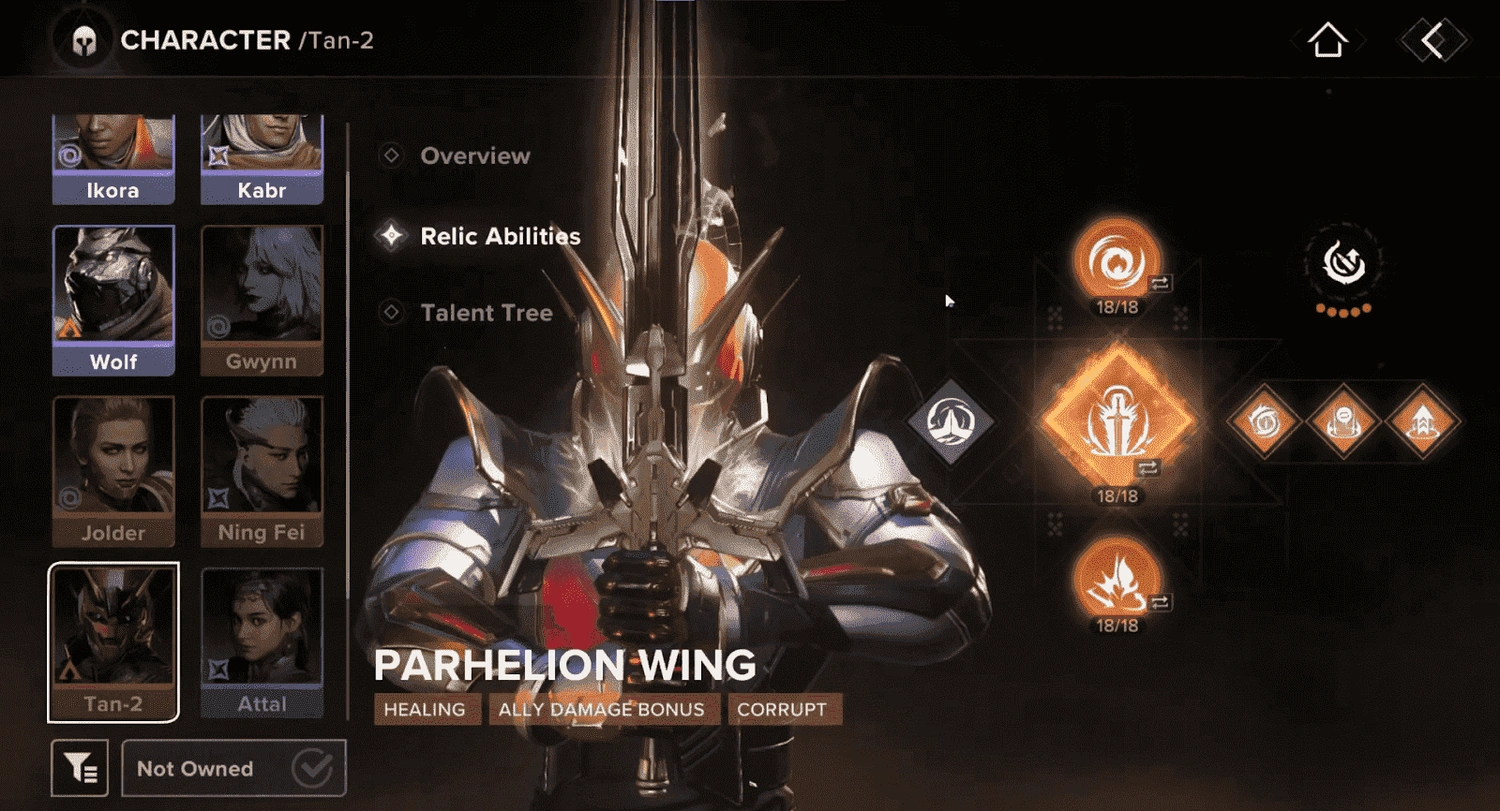Switch to the Overview section
Viewport: 1500px width, 811px height.
pos(476,156)
